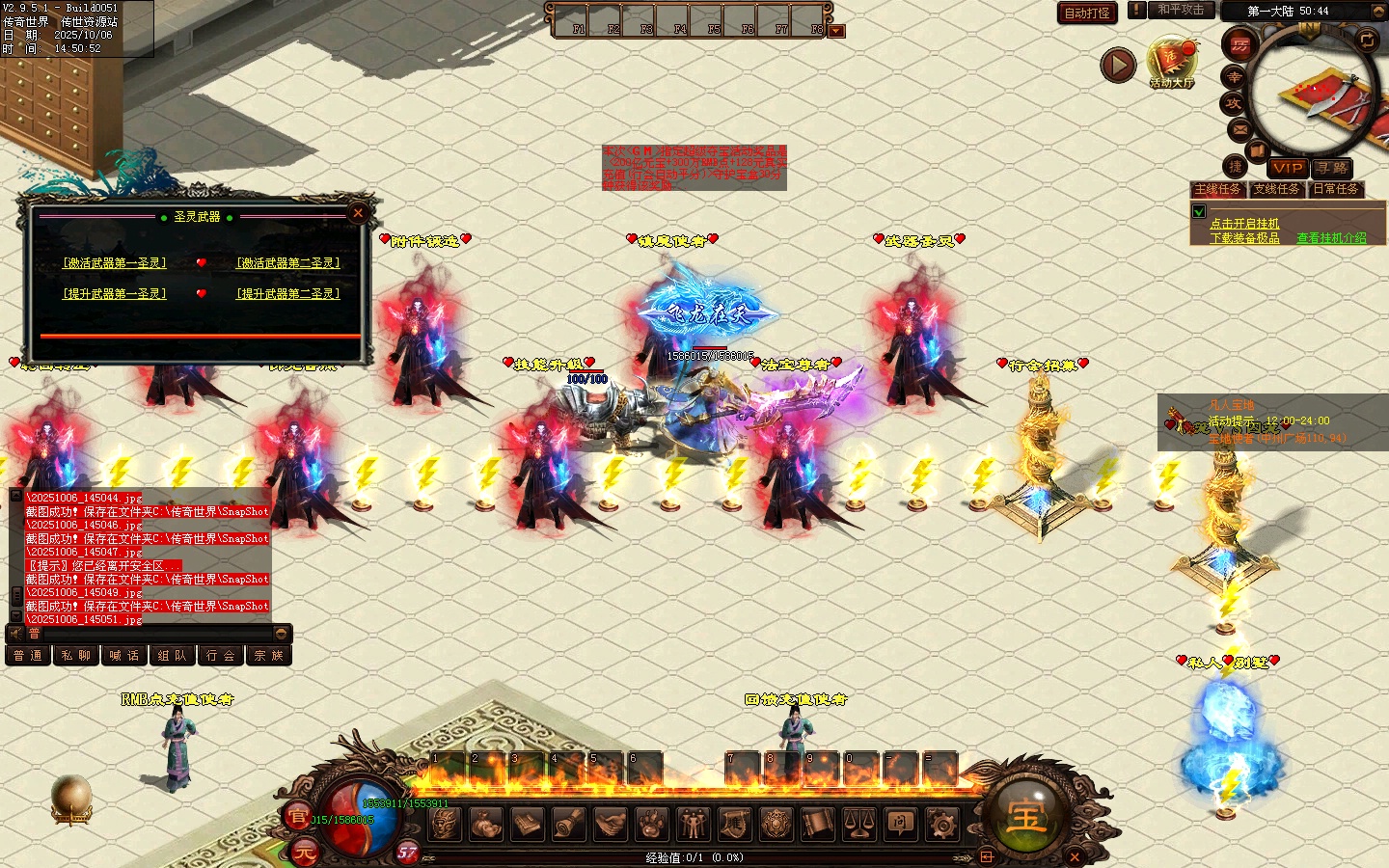This screenshot has height=868, width=1389.
Task: Toggle the 自动打怪 auto-fight button
Action: click(1087, 13)
